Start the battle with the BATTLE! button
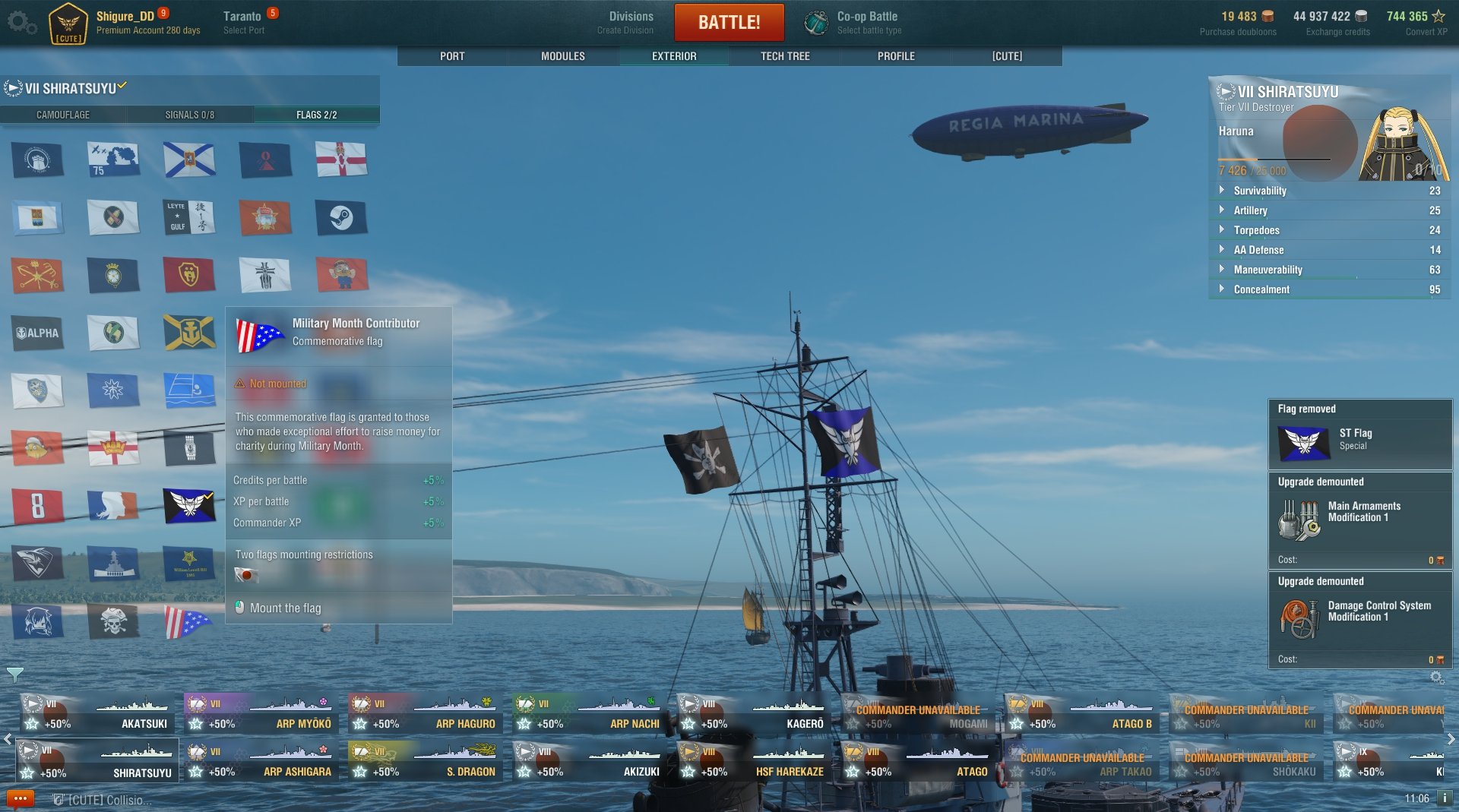Screen dimensions: 1459x812 [729, 22]
